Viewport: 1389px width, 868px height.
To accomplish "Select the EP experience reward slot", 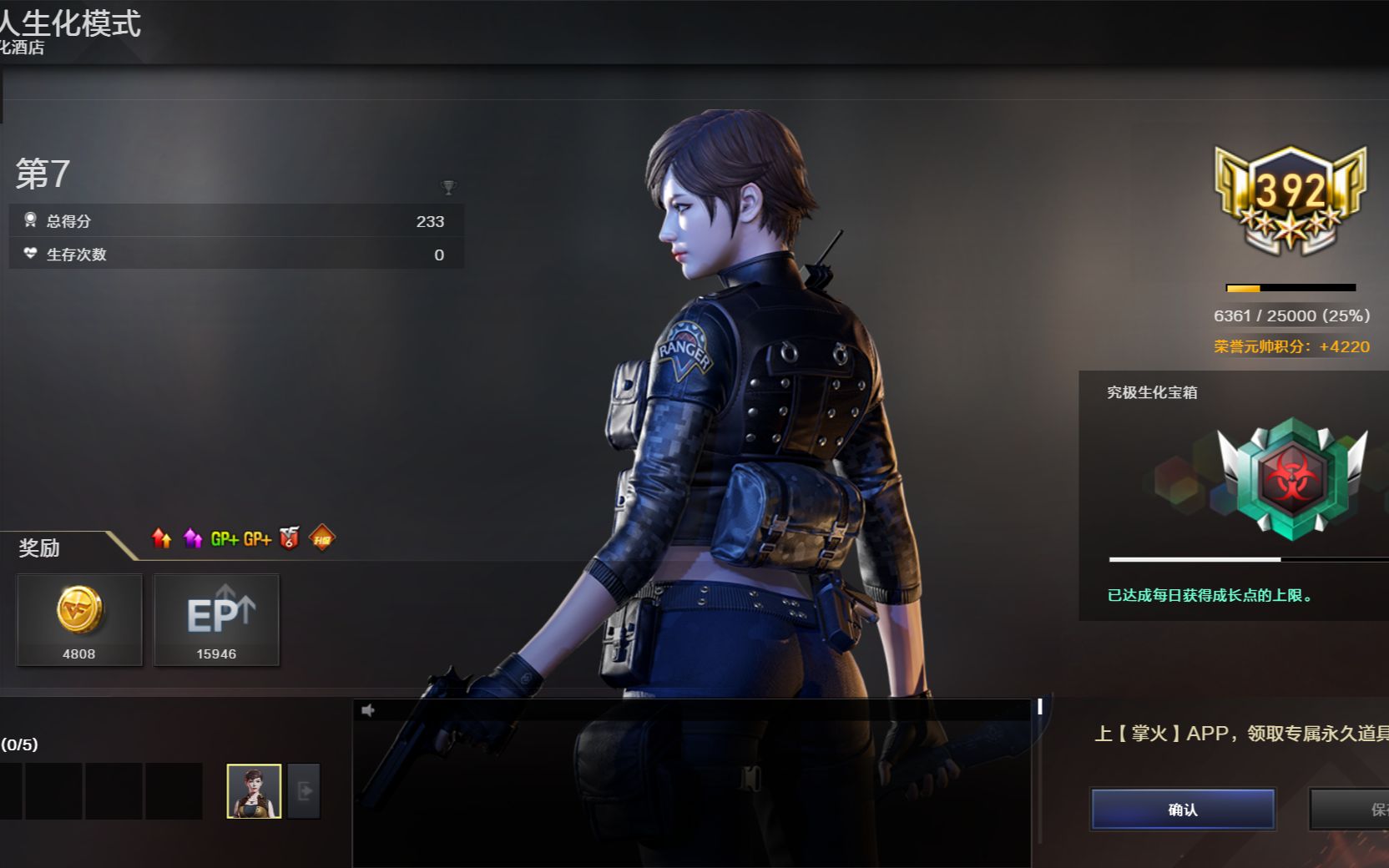I will point(216,618).
